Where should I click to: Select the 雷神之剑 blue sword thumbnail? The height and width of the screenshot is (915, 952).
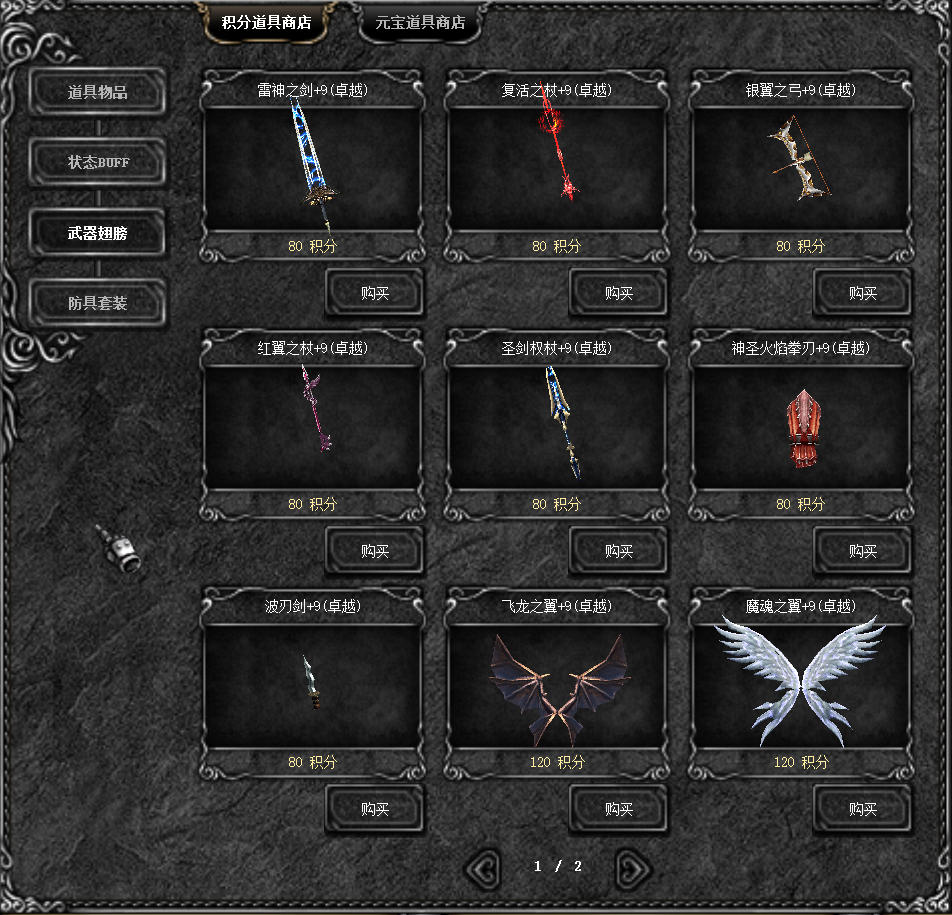click(314, 166)
